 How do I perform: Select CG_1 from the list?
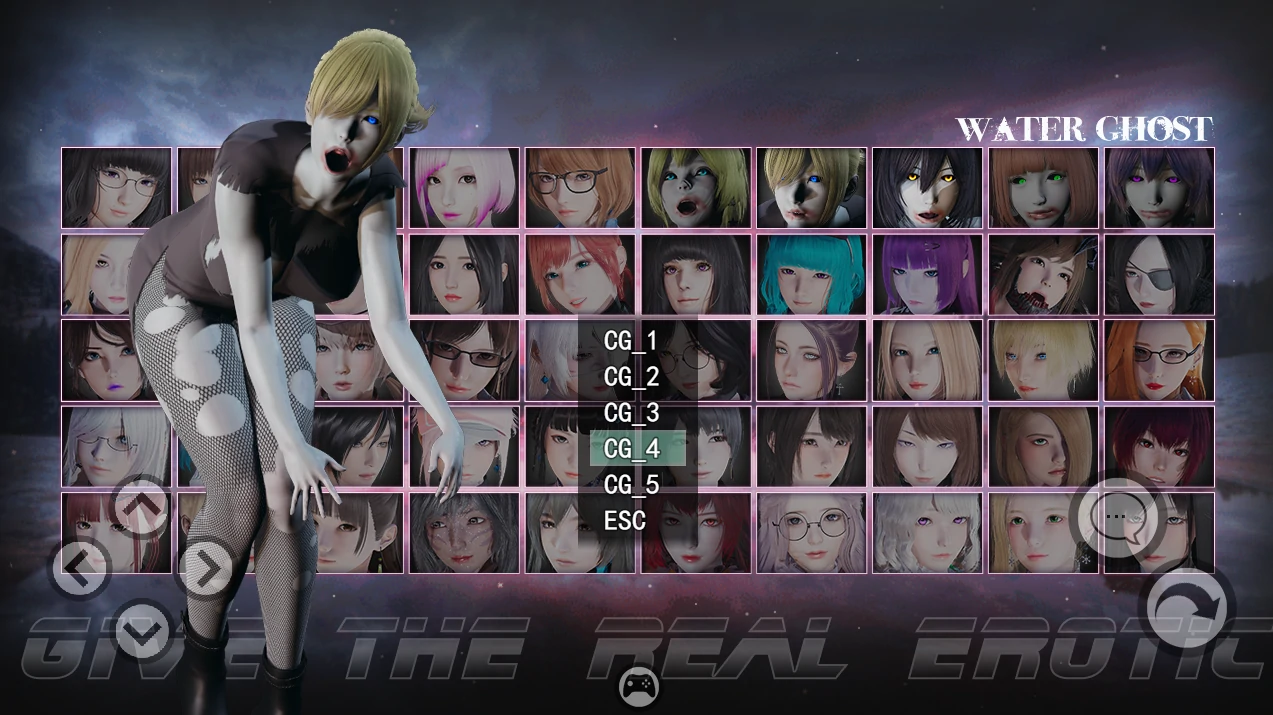[631, 341]
